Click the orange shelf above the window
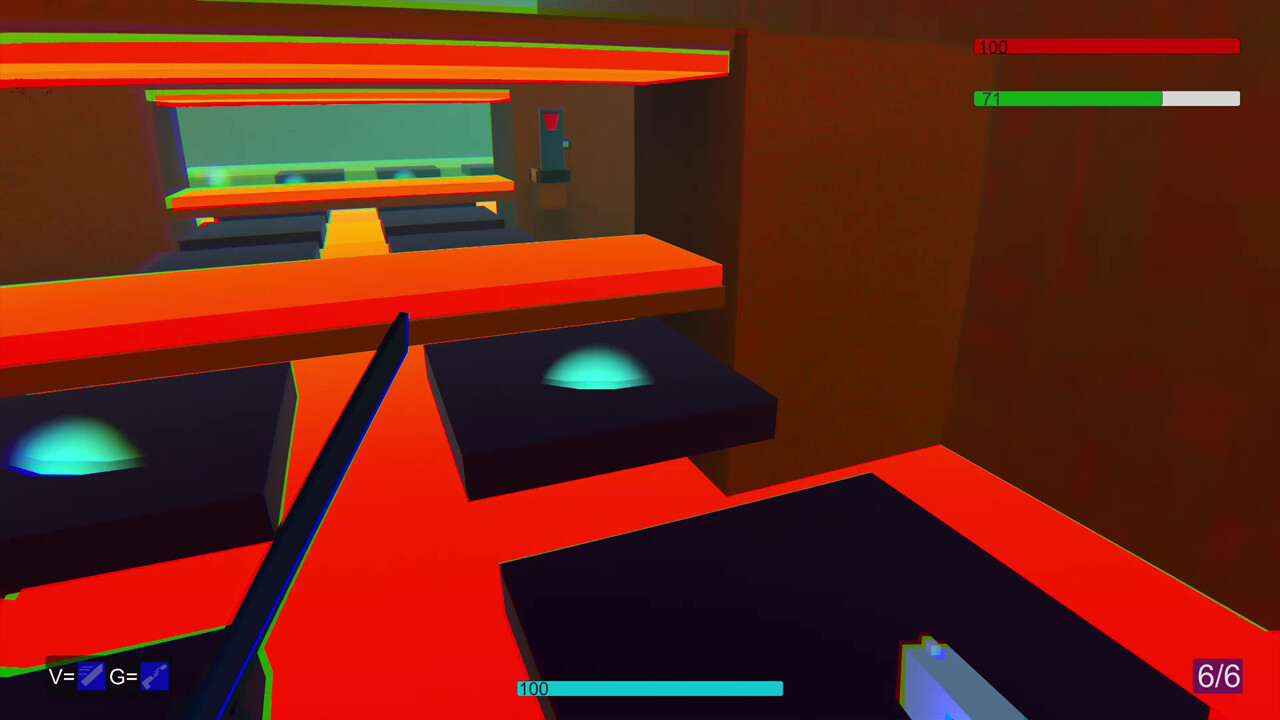The width and height of the screenshot is (1280, 720). click(330, 97)
